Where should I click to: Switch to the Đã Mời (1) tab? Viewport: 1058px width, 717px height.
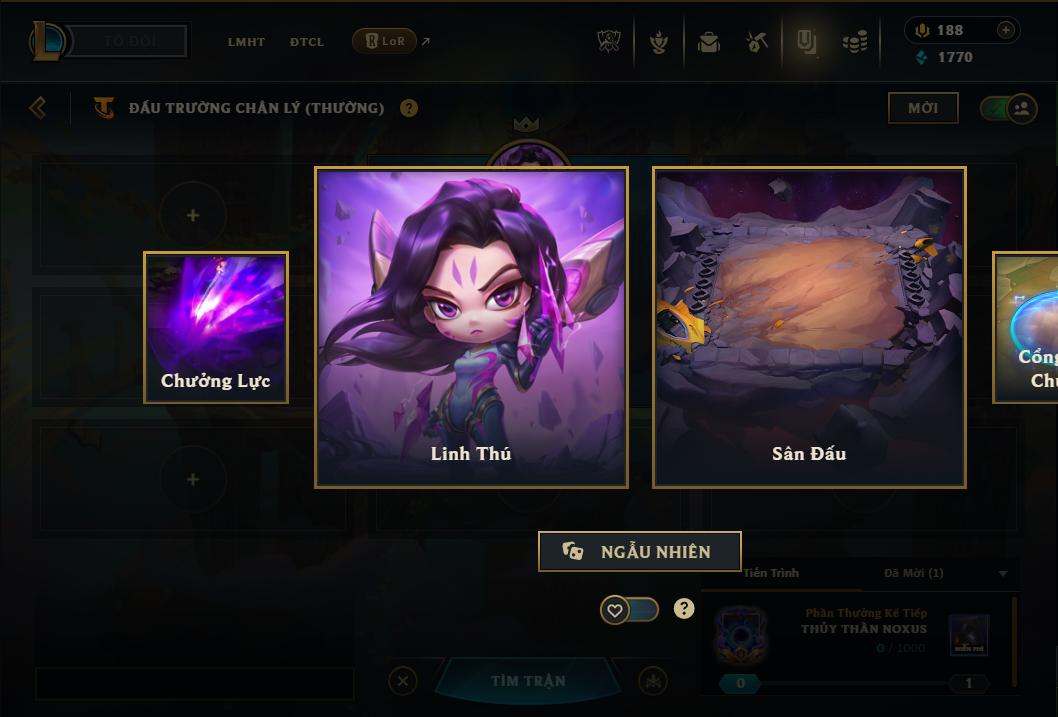[913, 573]
